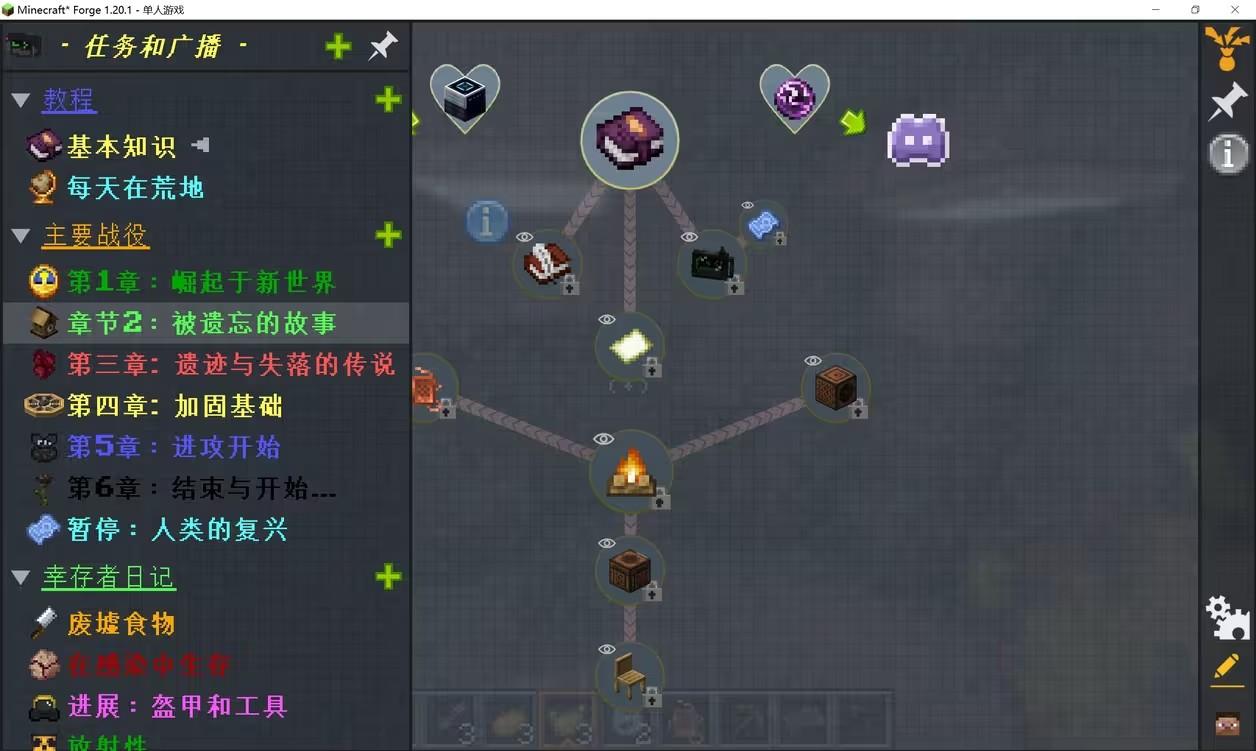Add a chapter to the 幸存者日记 group
Image resolution: width=1256 pixels, height=751 pixels.
point(388,577)
